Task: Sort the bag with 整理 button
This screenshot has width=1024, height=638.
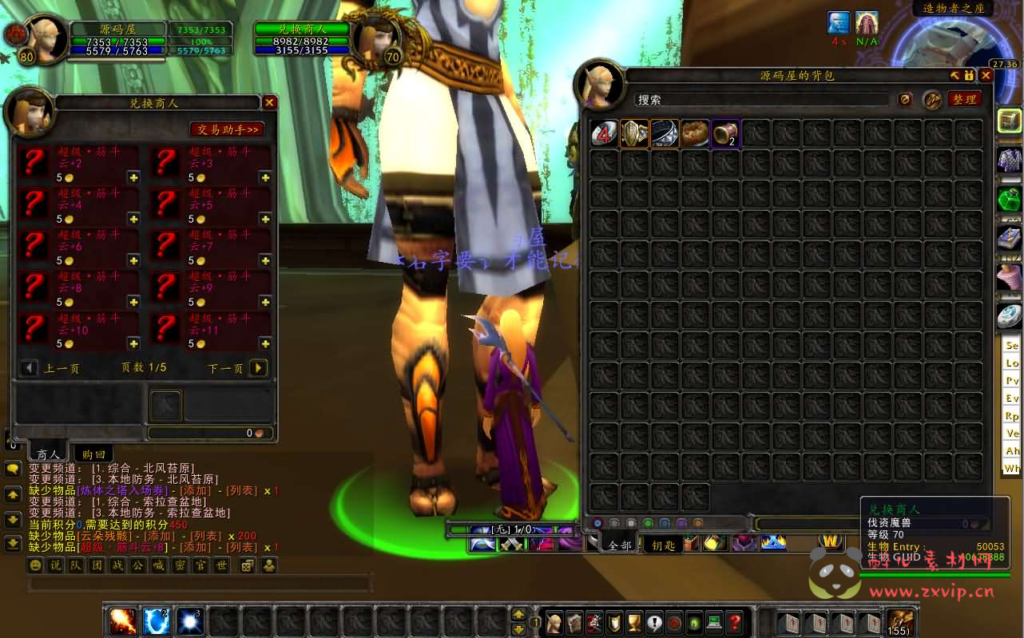Action: pos(963,100)
